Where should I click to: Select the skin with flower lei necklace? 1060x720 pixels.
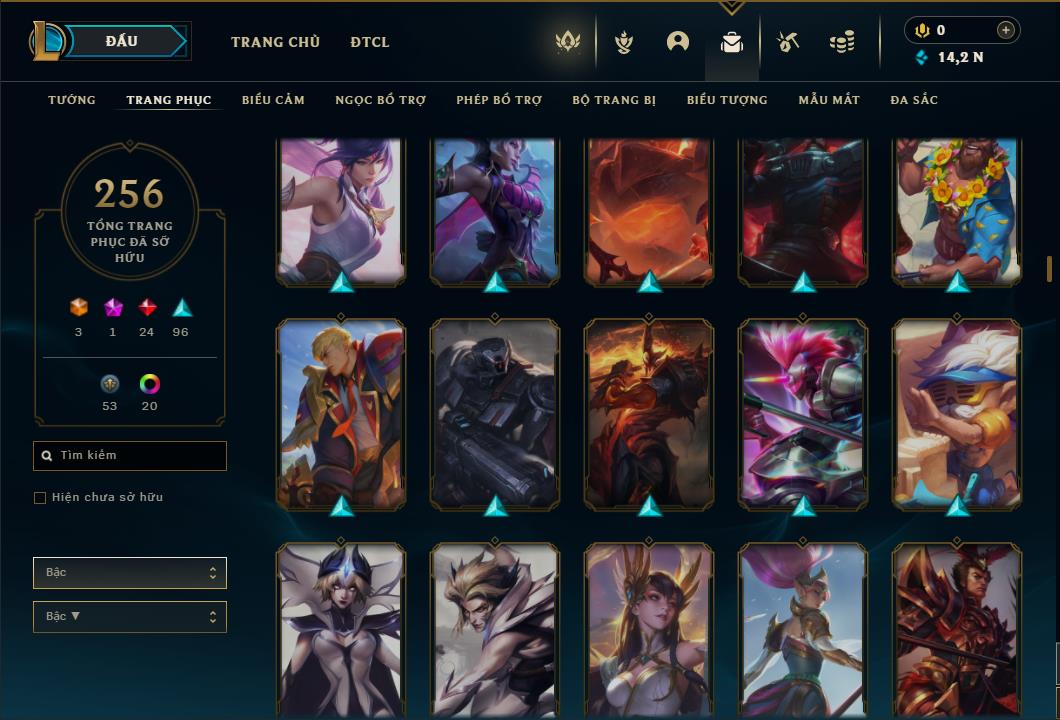pos(957,210)
